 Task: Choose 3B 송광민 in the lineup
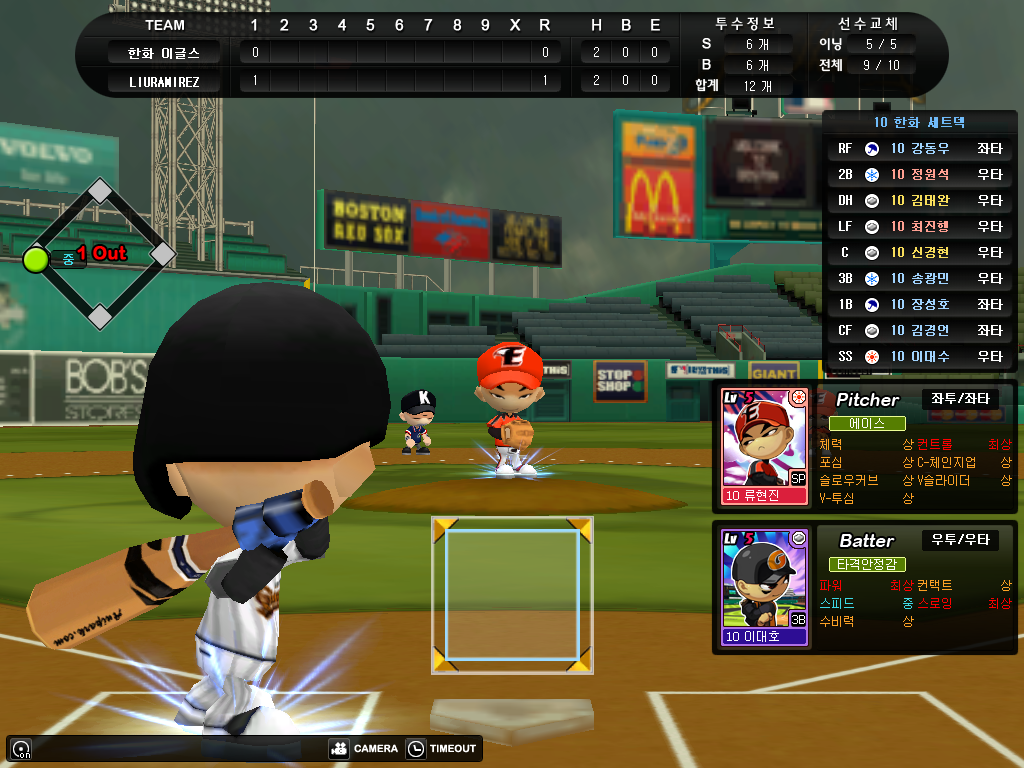(x=920, y=279)
